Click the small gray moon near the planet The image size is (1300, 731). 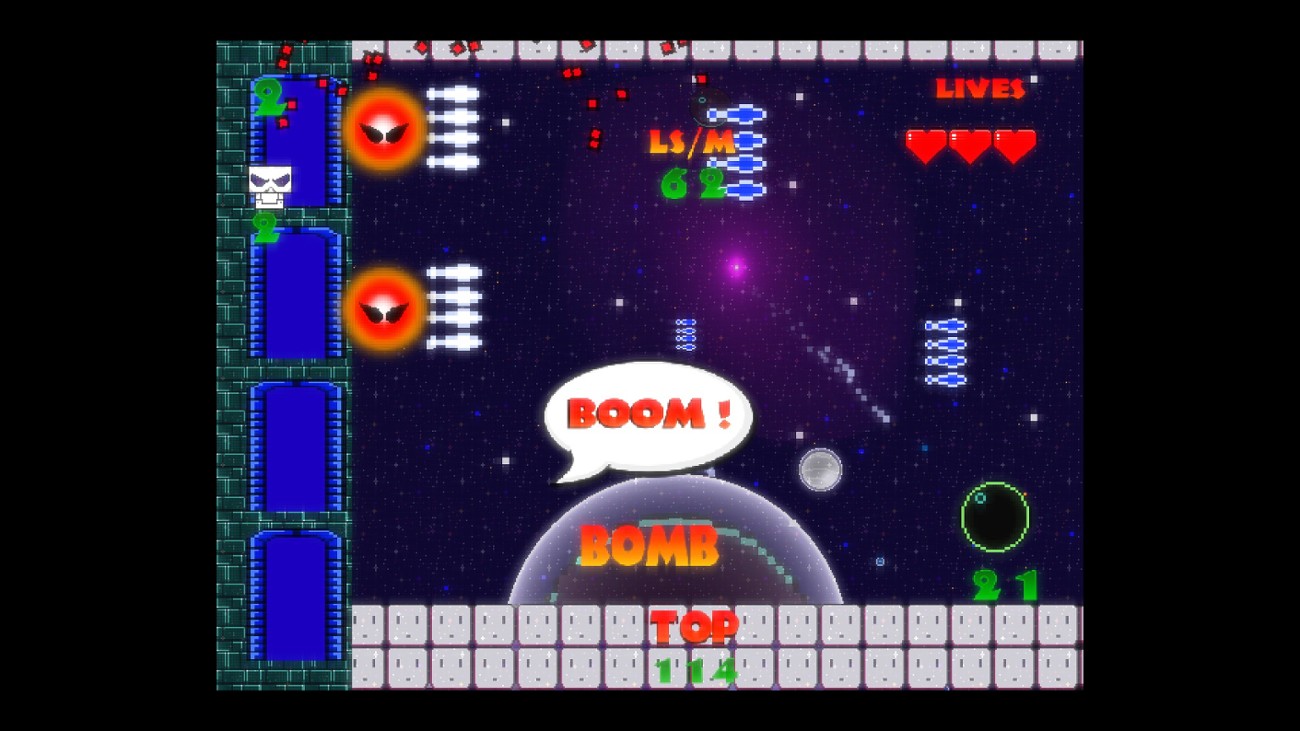822,468
